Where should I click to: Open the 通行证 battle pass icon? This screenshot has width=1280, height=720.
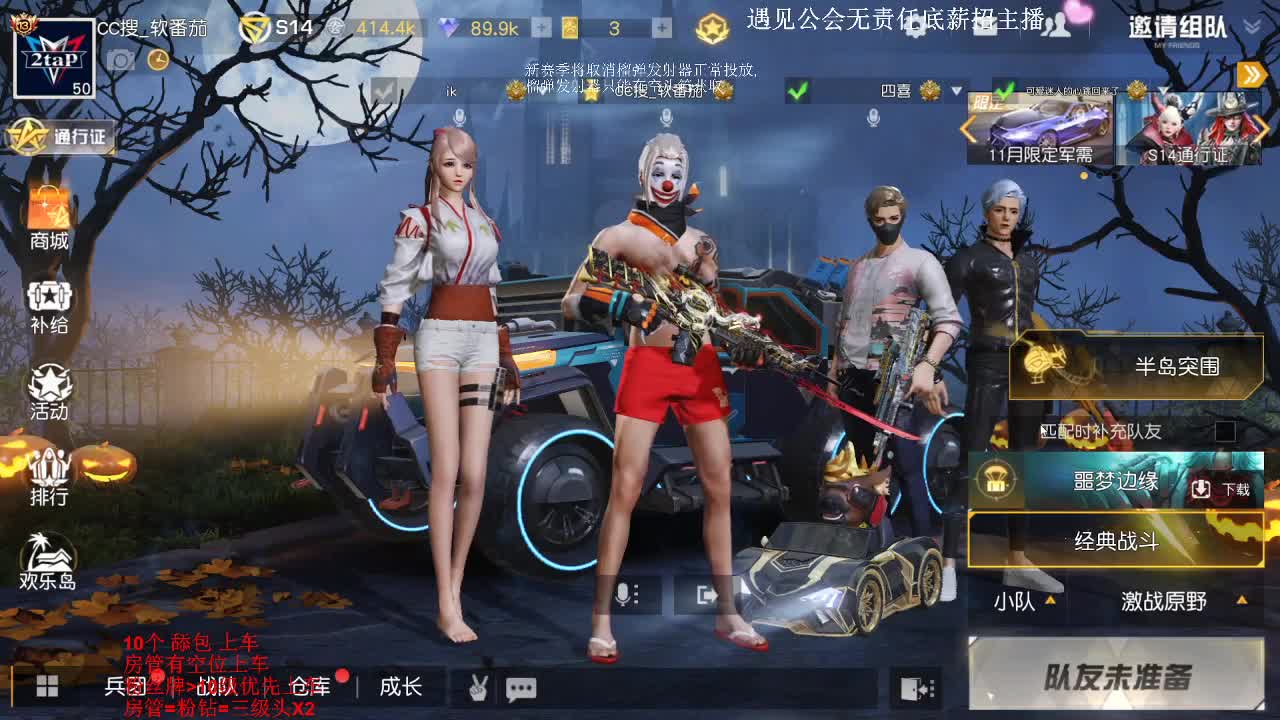coord(55,135)
